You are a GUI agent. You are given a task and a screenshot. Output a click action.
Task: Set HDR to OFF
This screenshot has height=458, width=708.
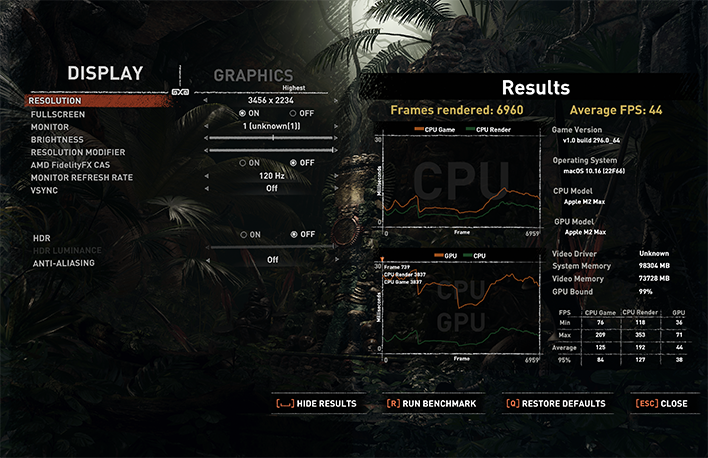292,234
